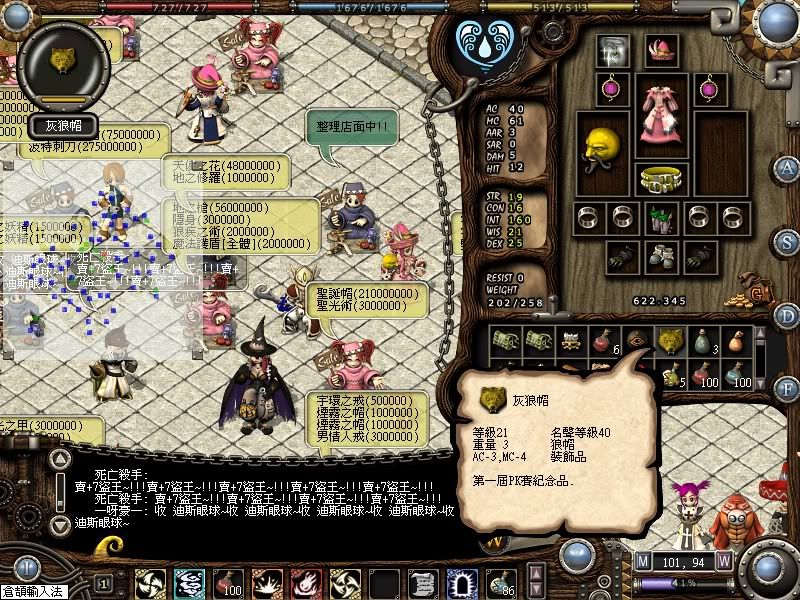Open the S round side button

click(788, 242)
